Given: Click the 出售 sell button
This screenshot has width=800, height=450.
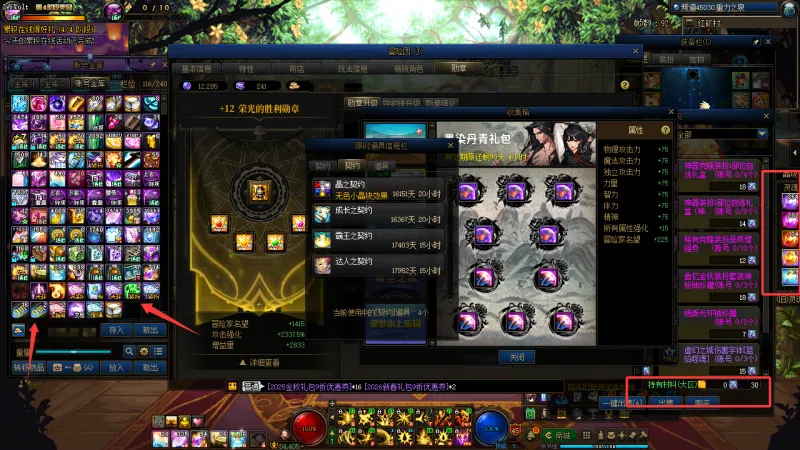Looking at the screenshot, I should pos(665,402).
